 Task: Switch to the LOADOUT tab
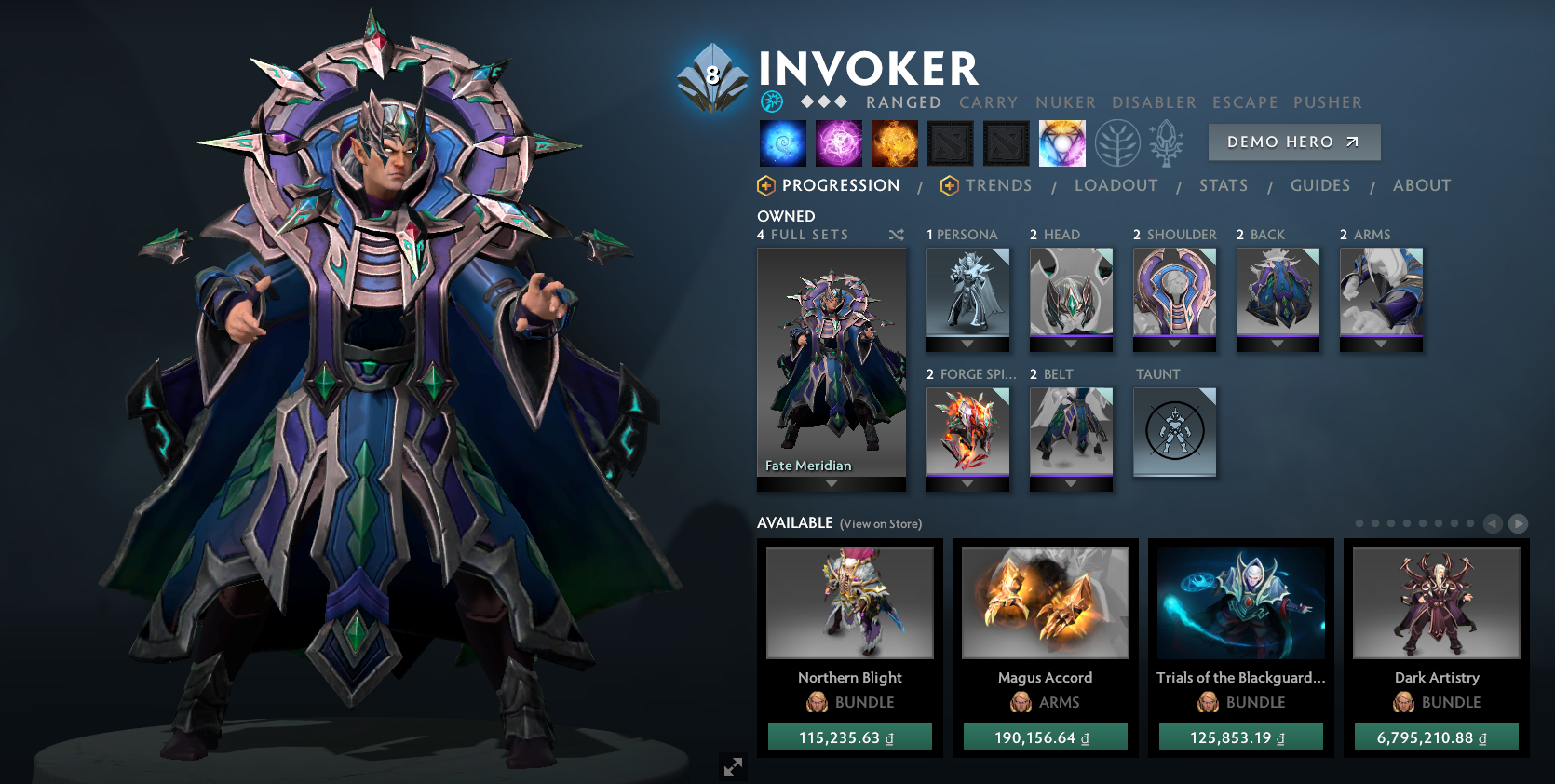pyautogui.click(x=1116, y=185)
